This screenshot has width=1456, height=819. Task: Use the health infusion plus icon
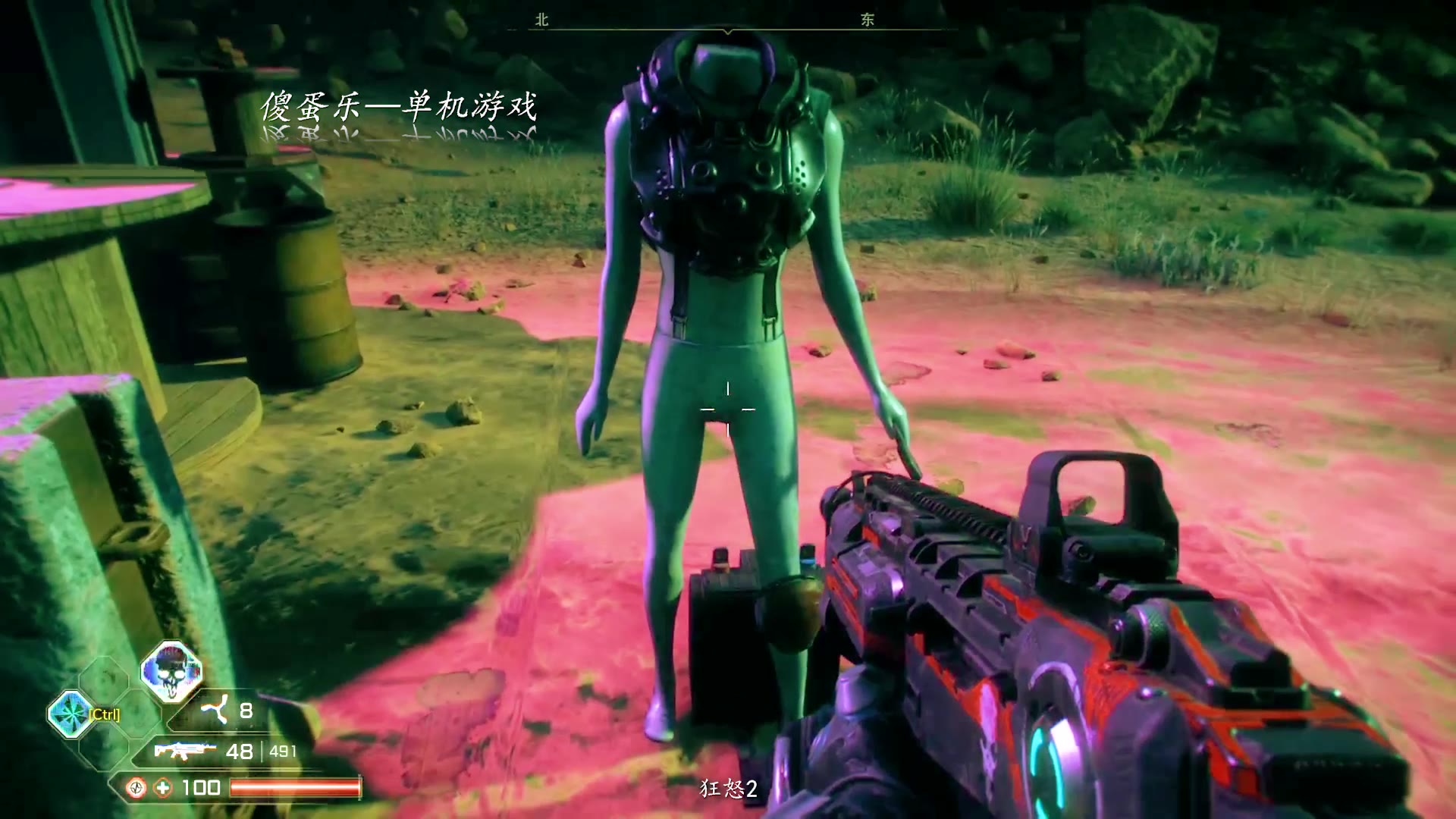pyautogui.click(x=163, y=788)
